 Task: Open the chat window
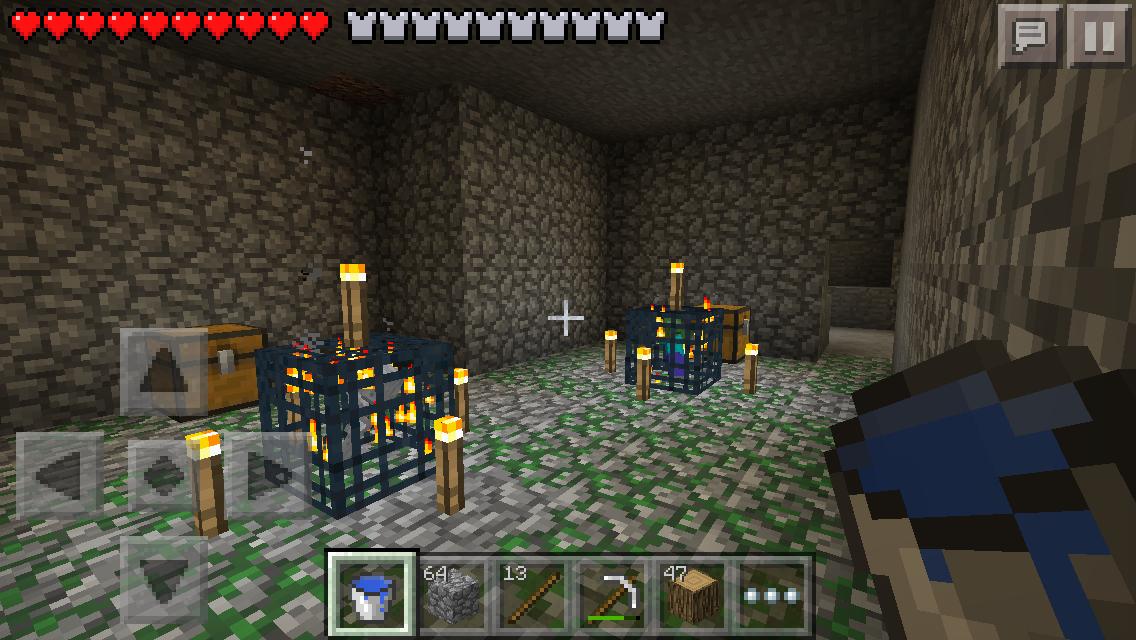[1029, 35]
